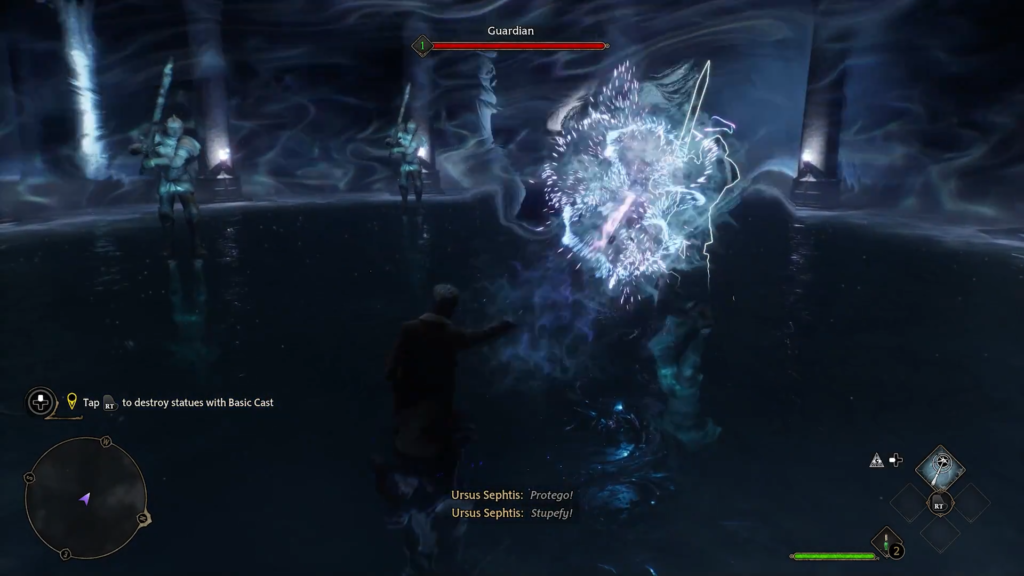Click the triangle Revelio icon
This screenshot has height=576, width=1024.
[x=876, y=460]
